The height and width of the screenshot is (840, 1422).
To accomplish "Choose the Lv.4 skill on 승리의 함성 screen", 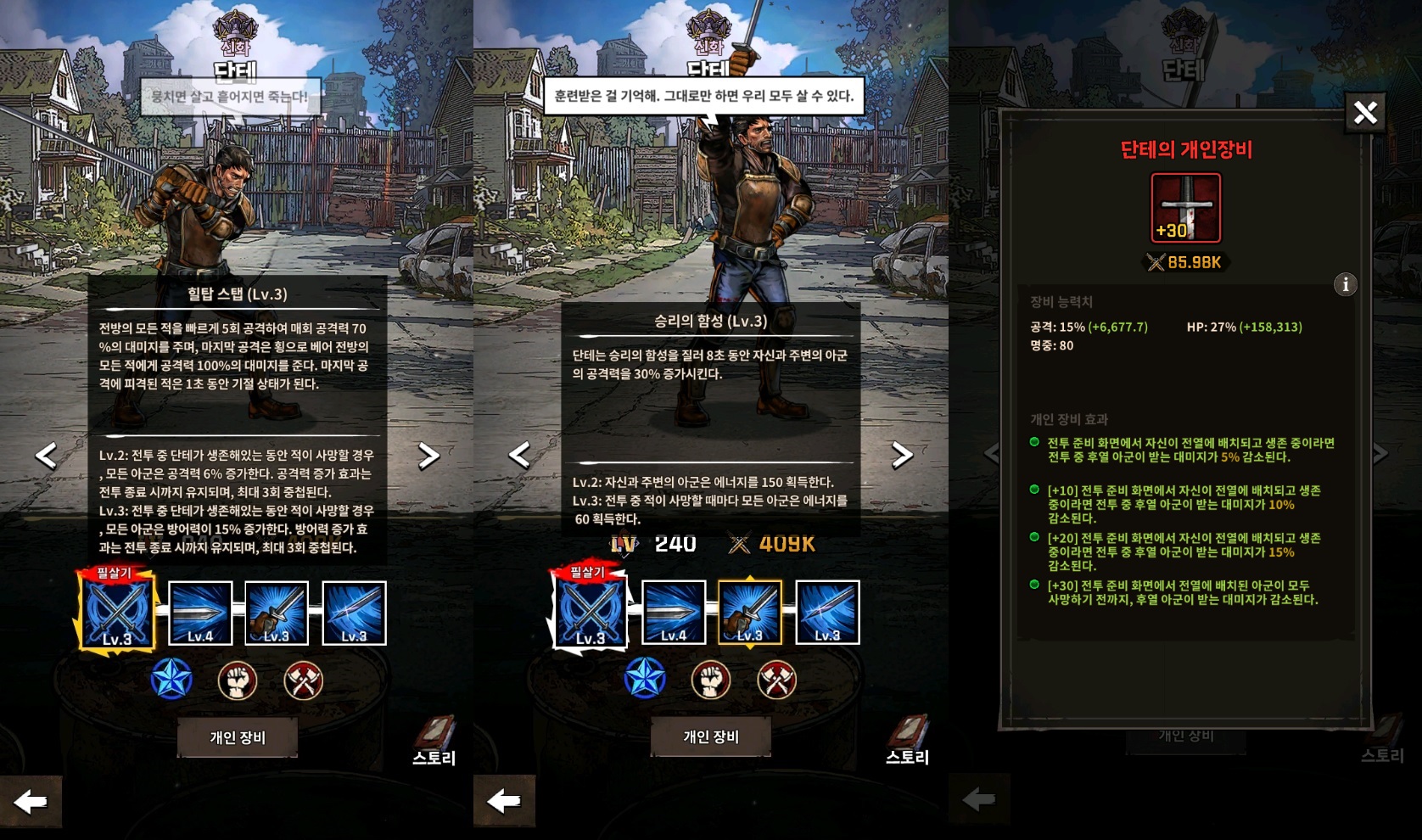I will click(674, 613).
